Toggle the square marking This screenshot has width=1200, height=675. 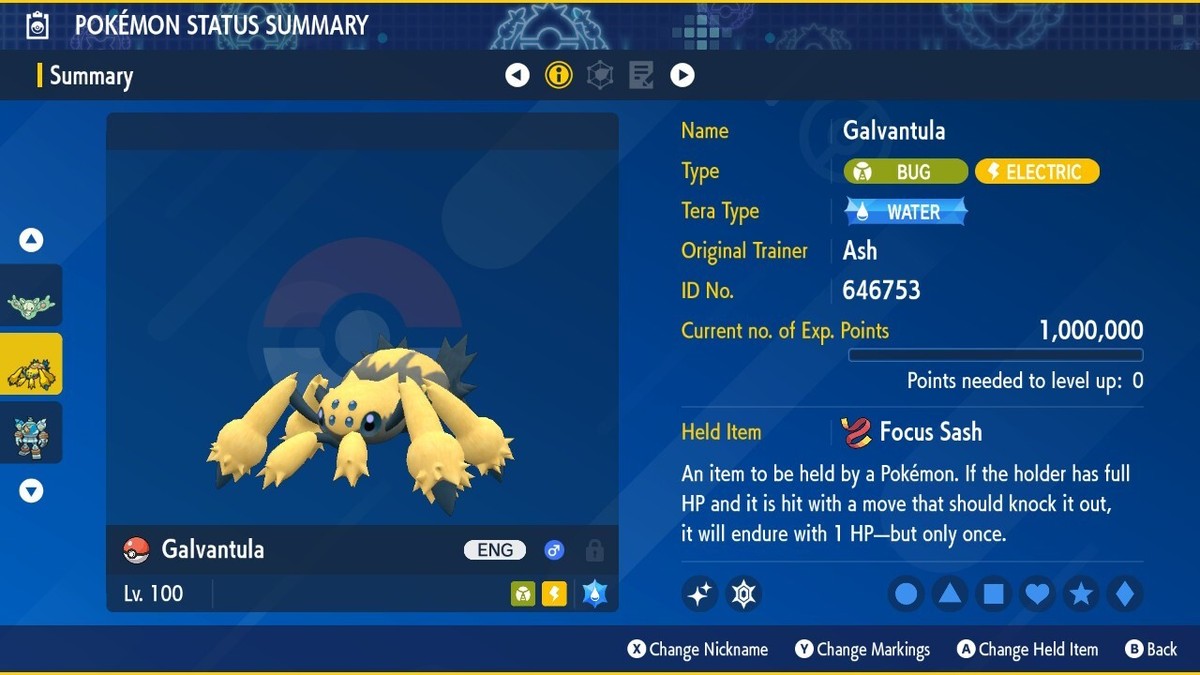point(994,594)
